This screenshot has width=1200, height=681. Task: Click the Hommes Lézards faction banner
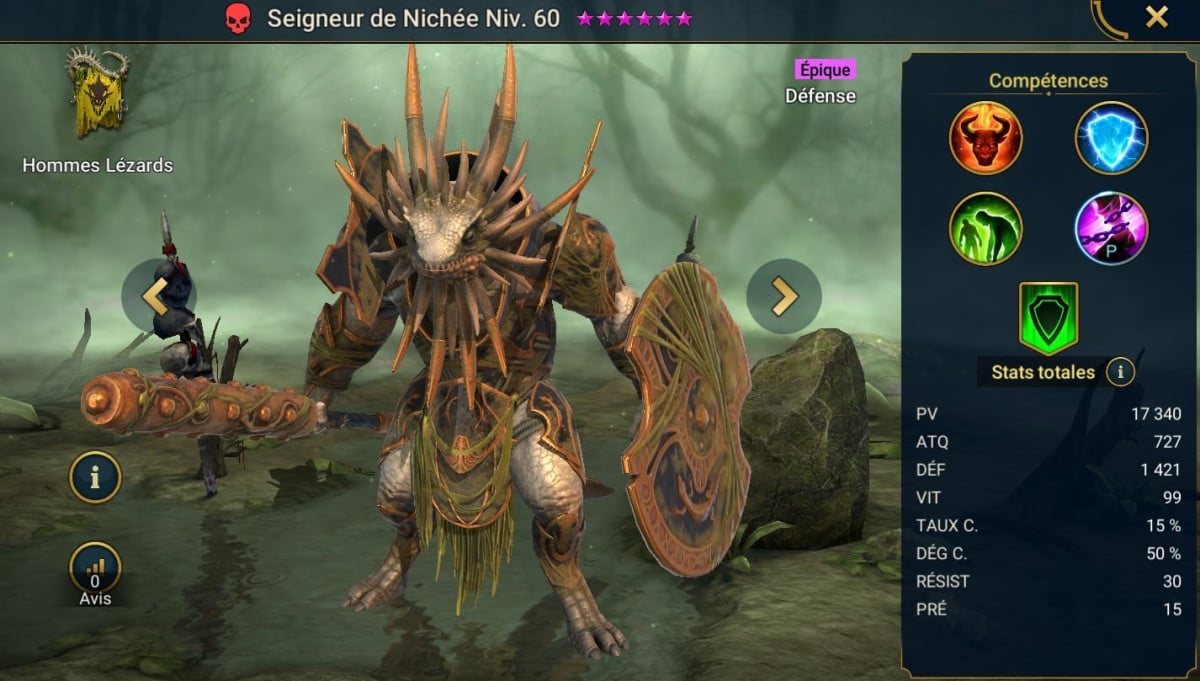click(x=97, y=95)
